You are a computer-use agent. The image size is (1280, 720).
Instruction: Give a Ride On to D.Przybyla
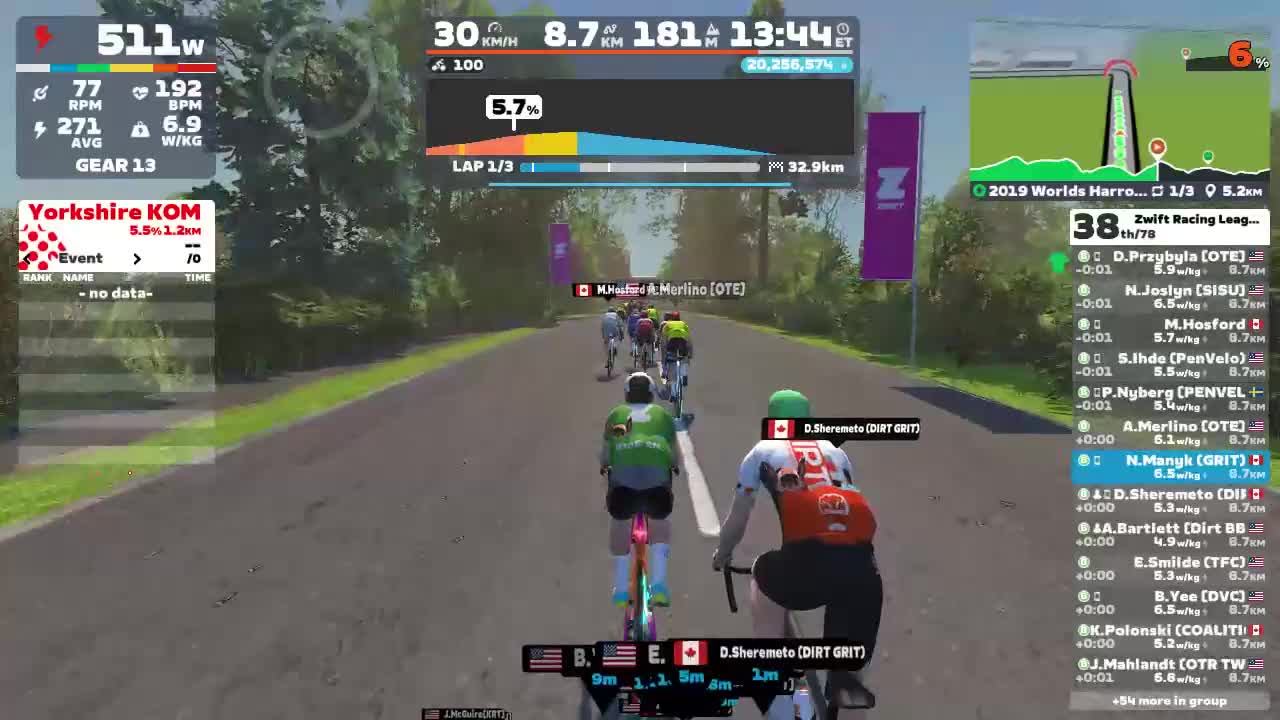1083,256
